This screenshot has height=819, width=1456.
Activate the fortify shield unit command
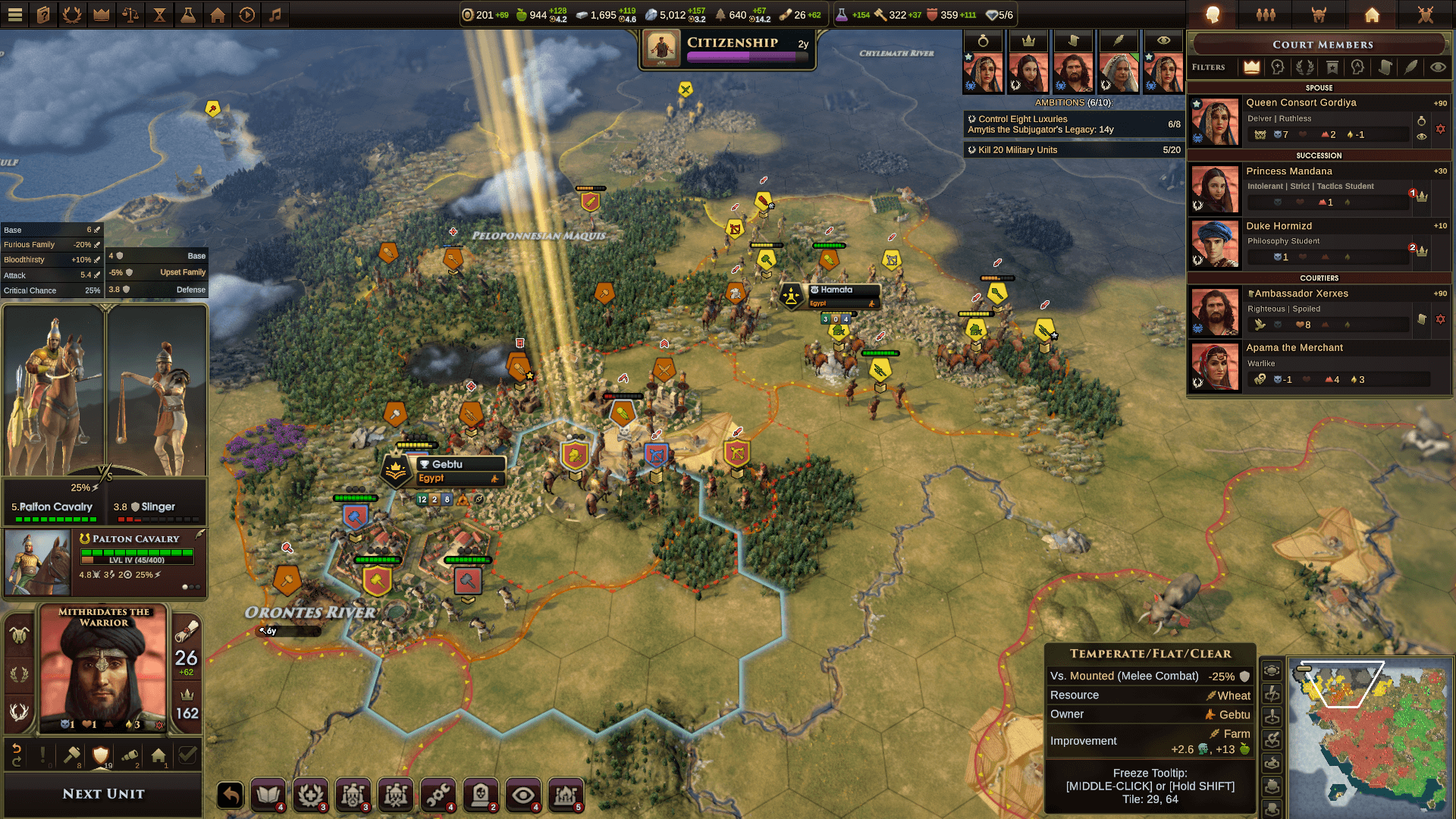[x=100, y=755]
